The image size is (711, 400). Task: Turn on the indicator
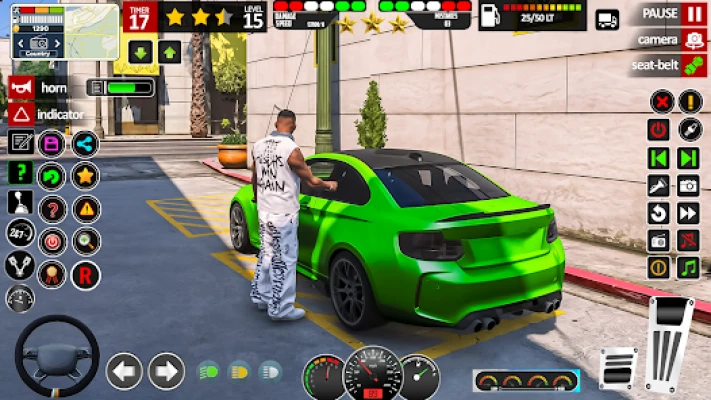tap(20, 114)
